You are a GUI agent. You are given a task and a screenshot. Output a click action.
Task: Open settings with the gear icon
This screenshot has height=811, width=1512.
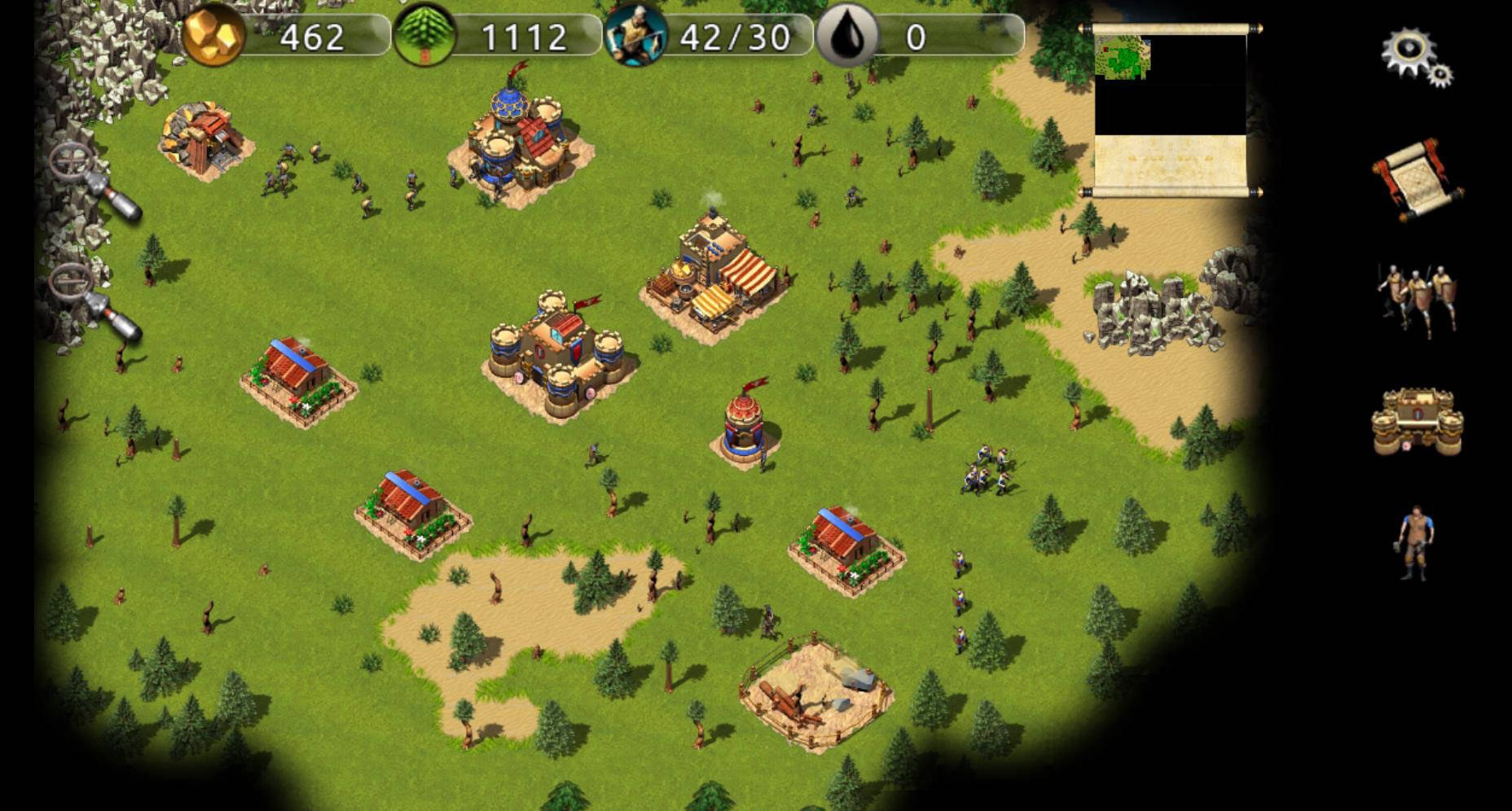(x=1416, y=55)
